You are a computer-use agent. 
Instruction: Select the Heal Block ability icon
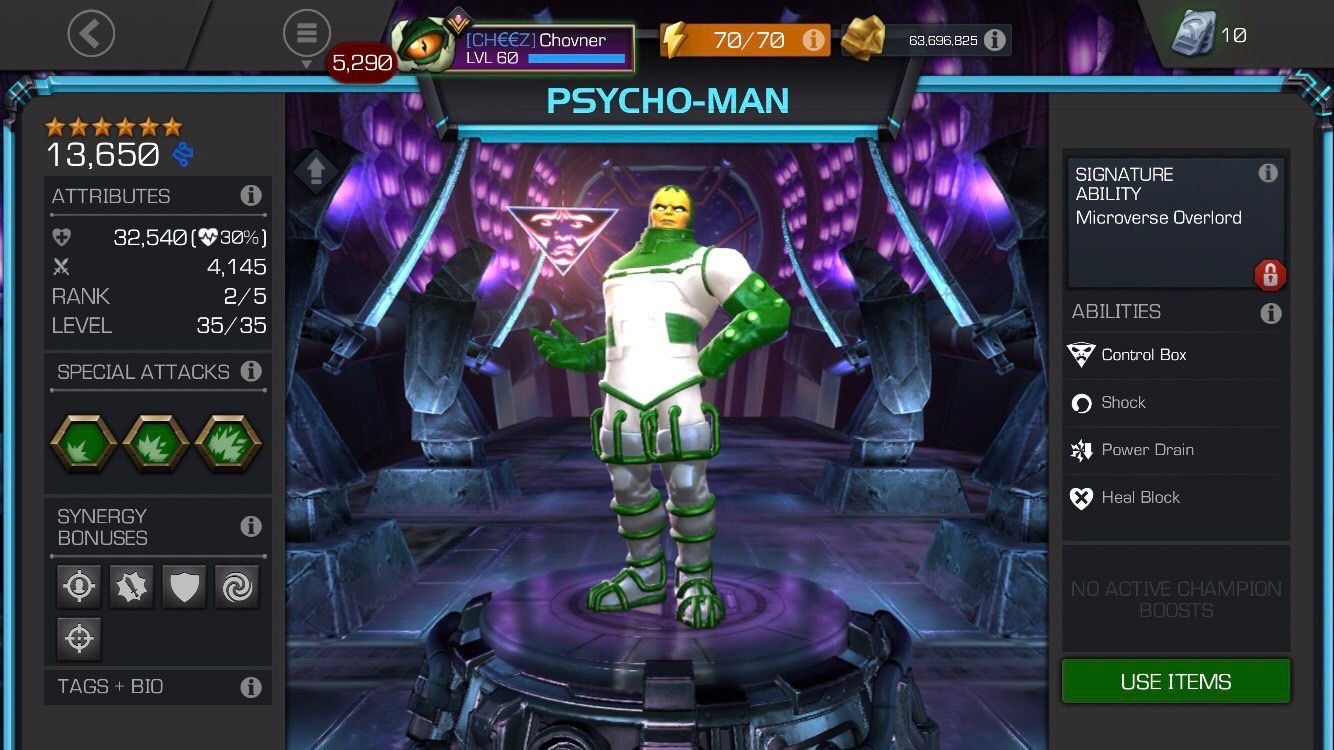(x=1083, y=497)
